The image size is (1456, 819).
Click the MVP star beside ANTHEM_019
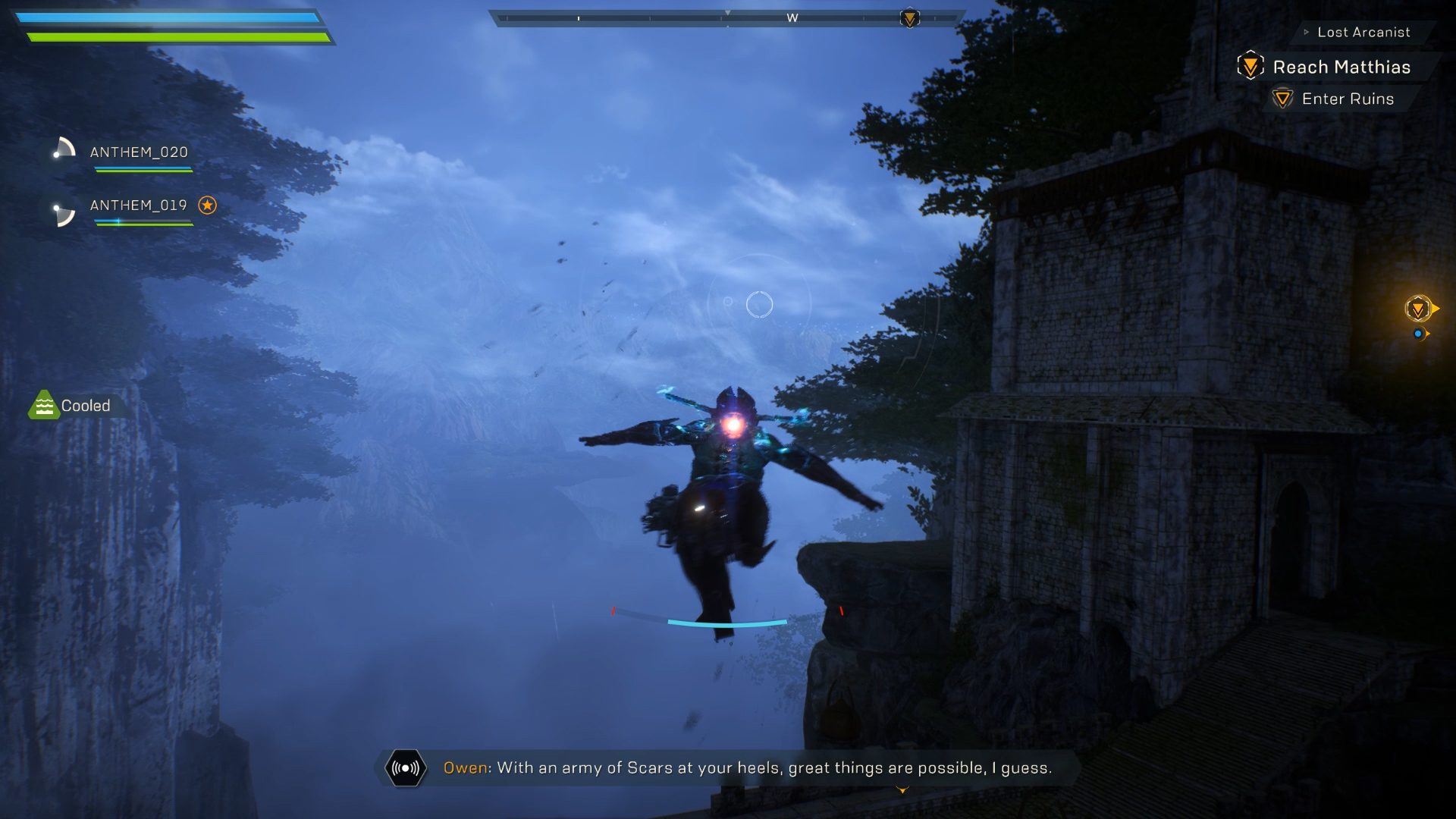pyautogui.click(x=206, y=203)
